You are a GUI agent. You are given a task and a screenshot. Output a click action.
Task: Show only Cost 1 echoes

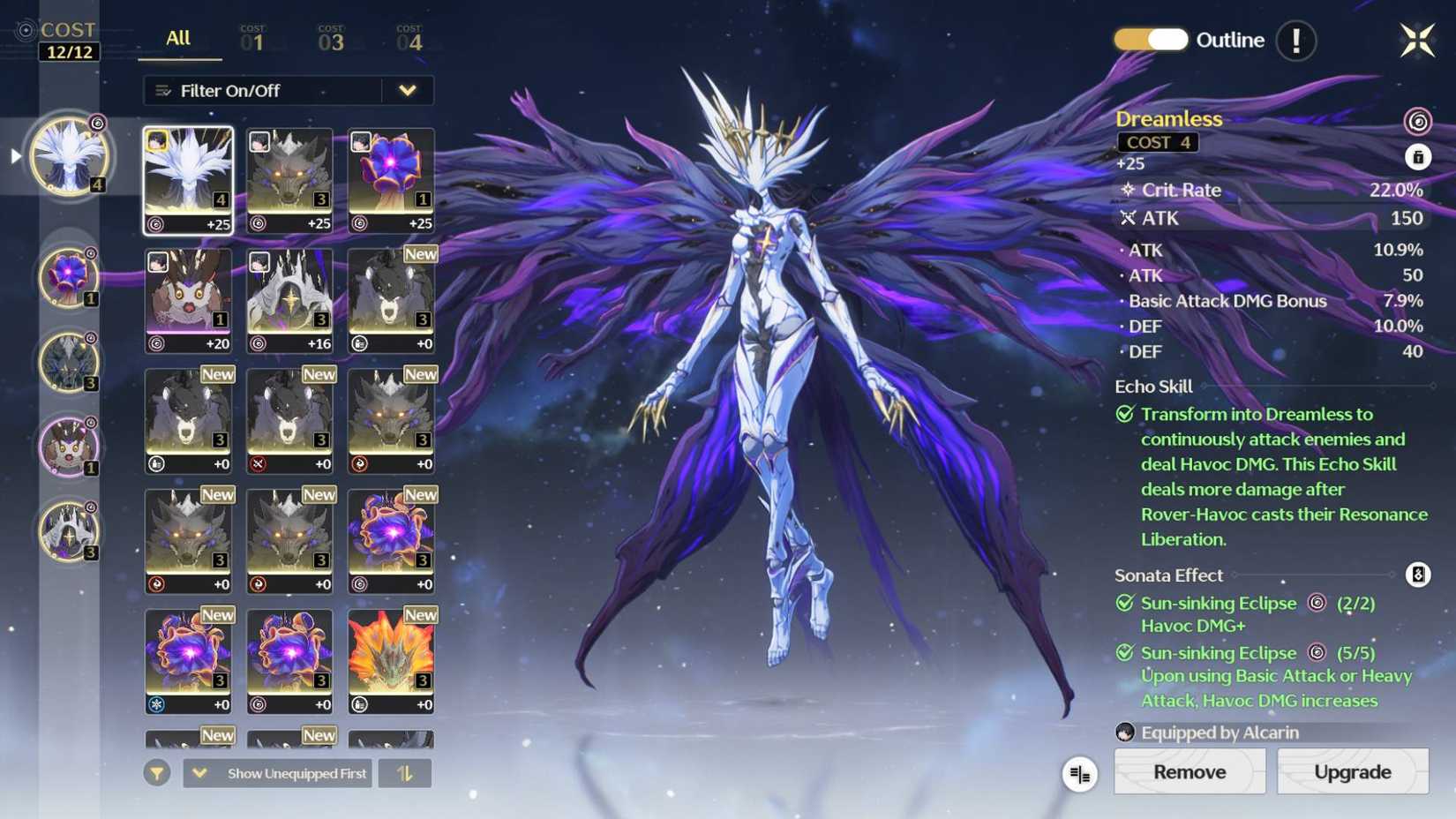tap(252, 40)
